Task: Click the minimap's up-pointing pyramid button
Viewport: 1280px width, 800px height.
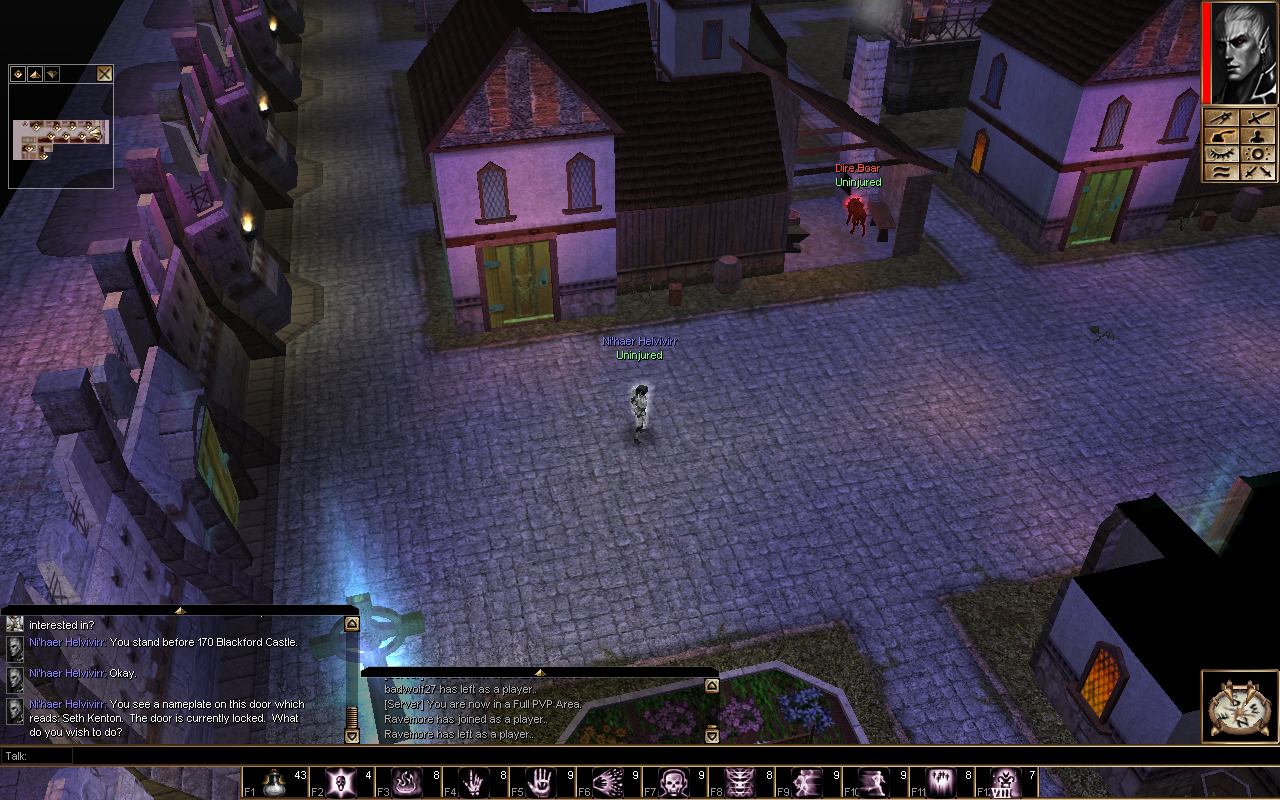Action: (35, 73)
